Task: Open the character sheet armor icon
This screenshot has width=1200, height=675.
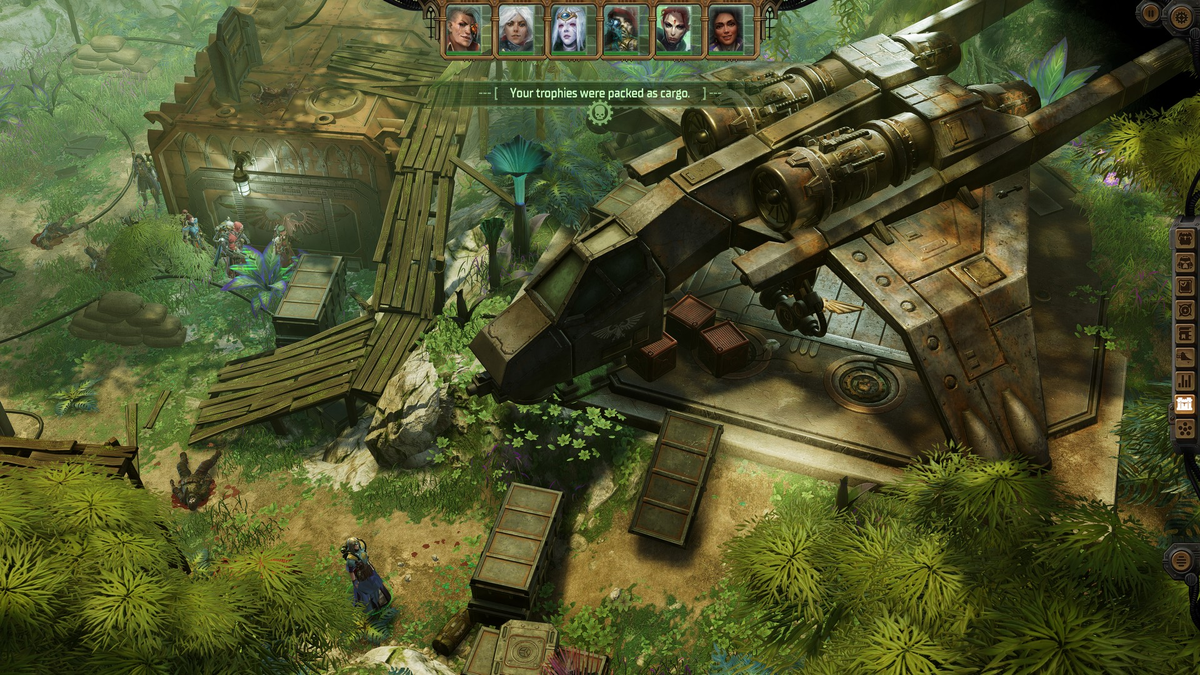Action: 1185,261
